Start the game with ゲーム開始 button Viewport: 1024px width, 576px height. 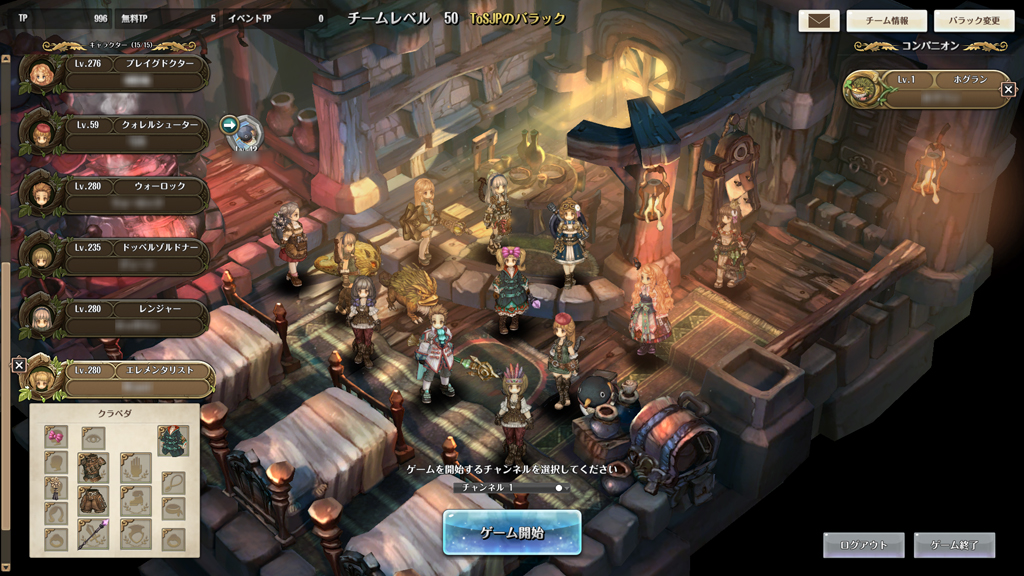click(x=512, y=532)
